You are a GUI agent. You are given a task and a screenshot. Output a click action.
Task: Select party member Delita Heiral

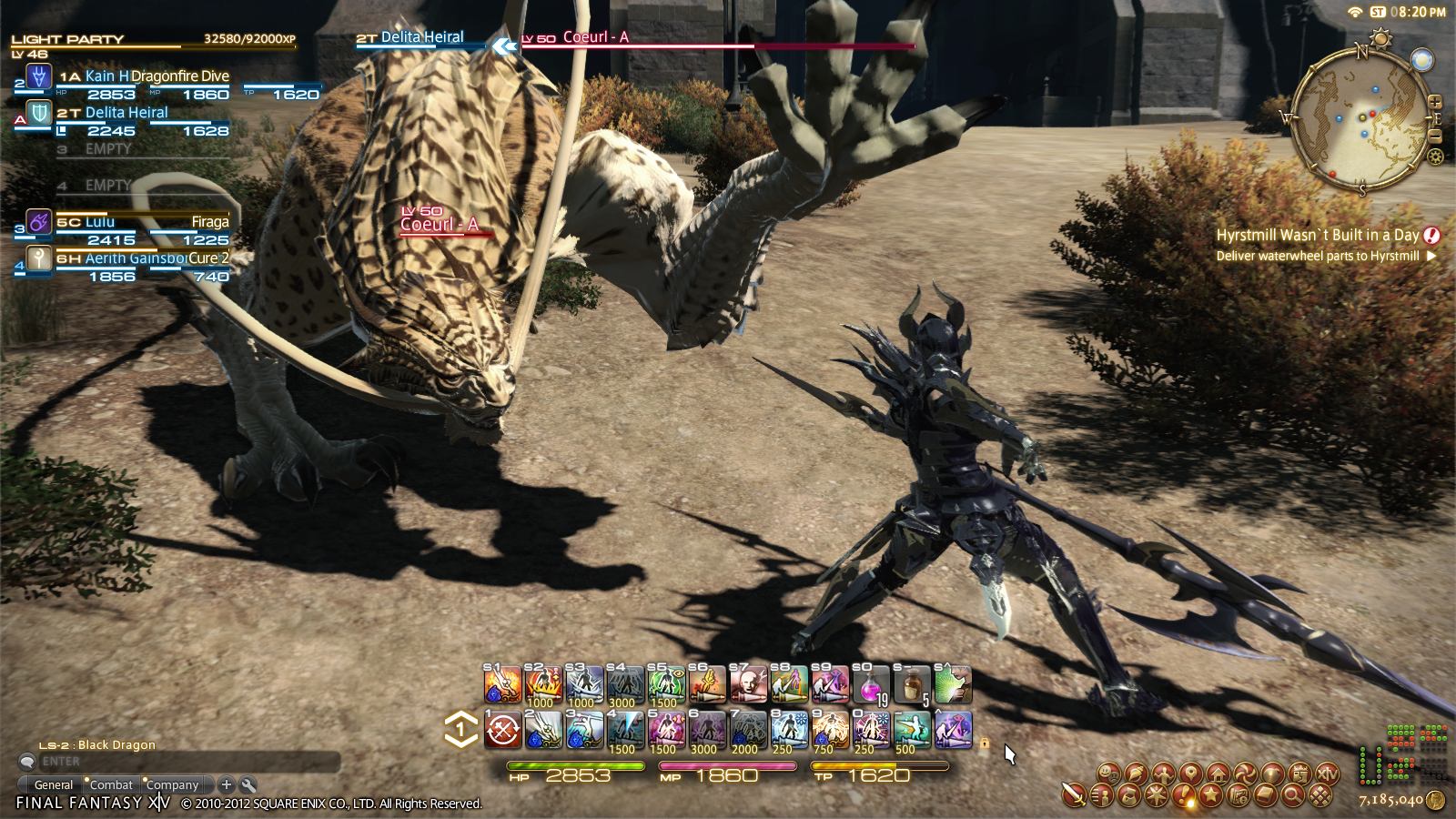(x=127, y=112)
